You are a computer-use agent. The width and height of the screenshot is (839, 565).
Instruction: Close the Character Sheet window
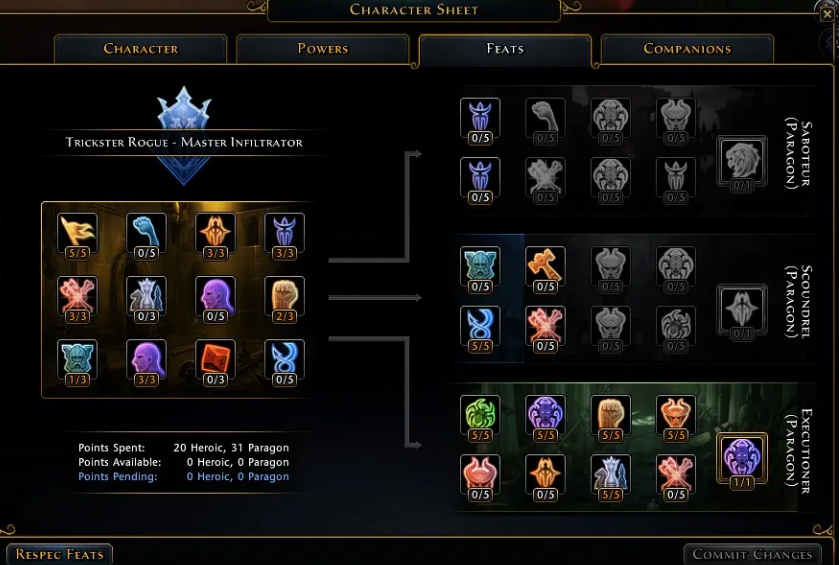pos(827,13)
